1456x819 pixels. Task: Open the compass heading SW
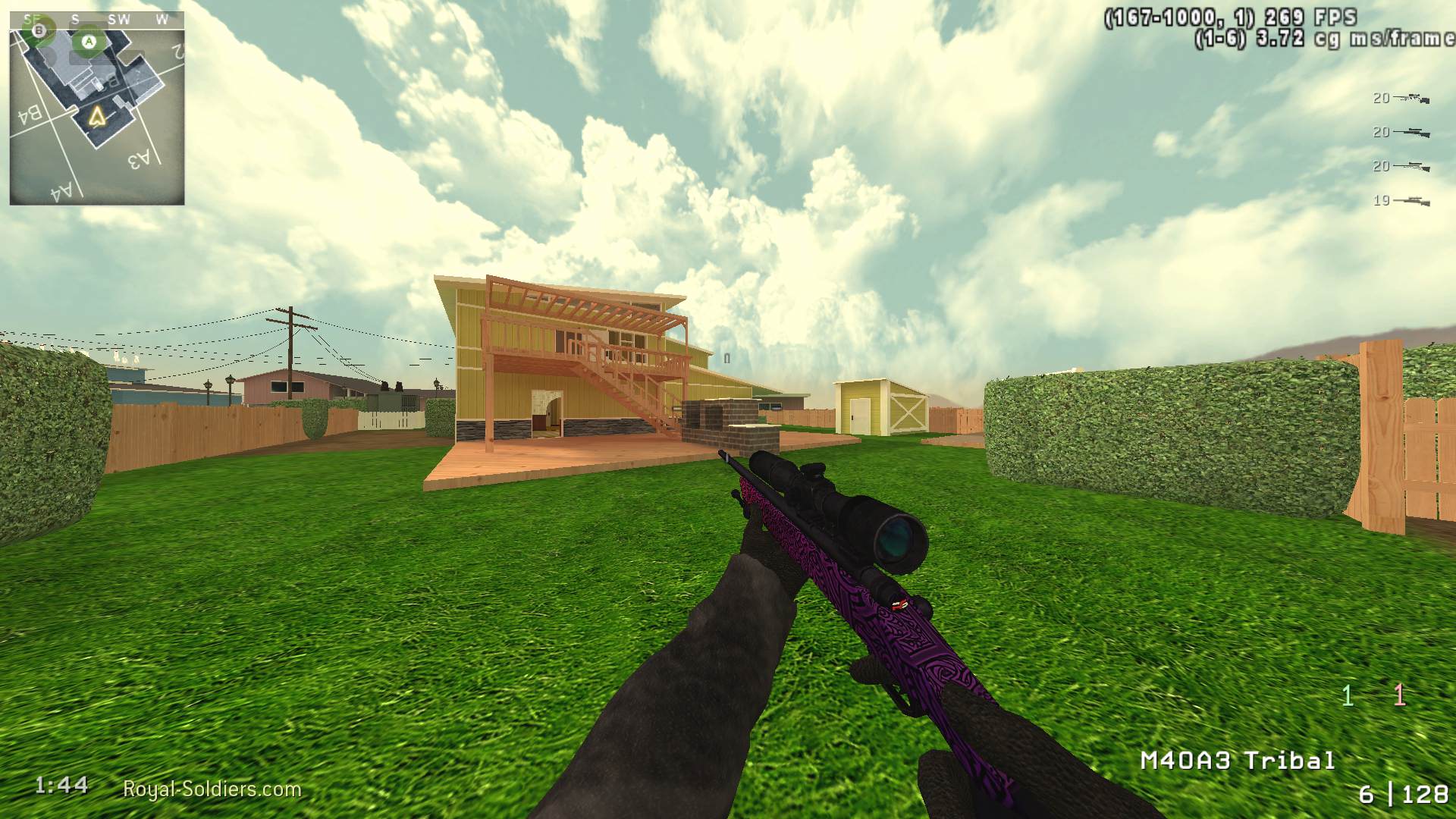coord(118,17)
